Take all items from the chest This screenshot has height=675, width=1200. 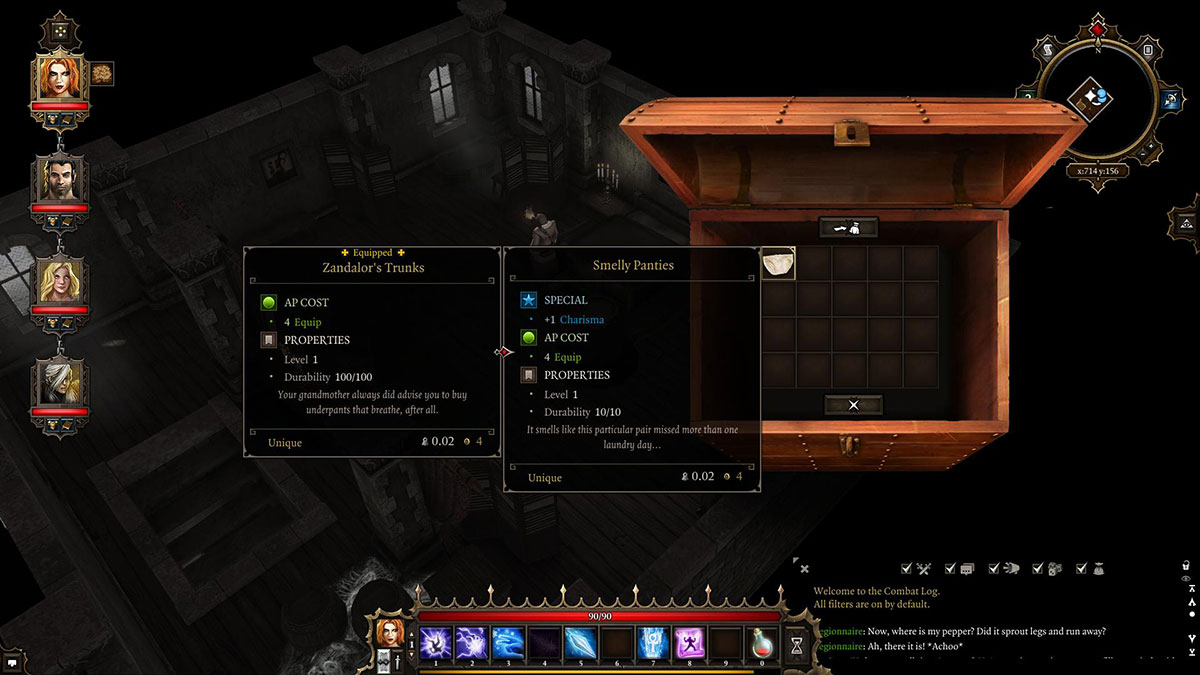click(848, 228)
